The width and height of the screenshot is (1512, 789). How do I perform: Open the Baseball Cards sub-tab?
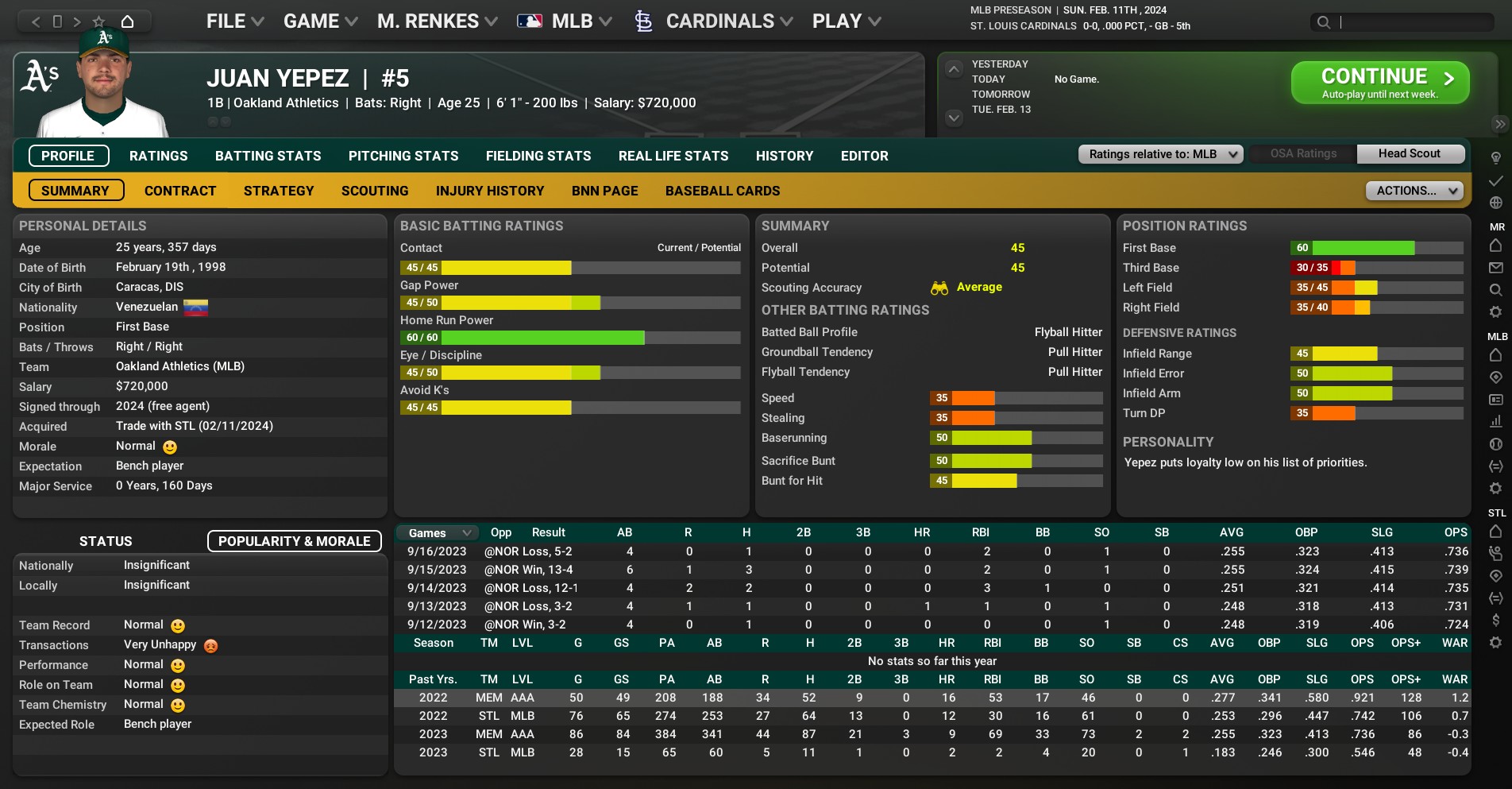coord(723,191)
